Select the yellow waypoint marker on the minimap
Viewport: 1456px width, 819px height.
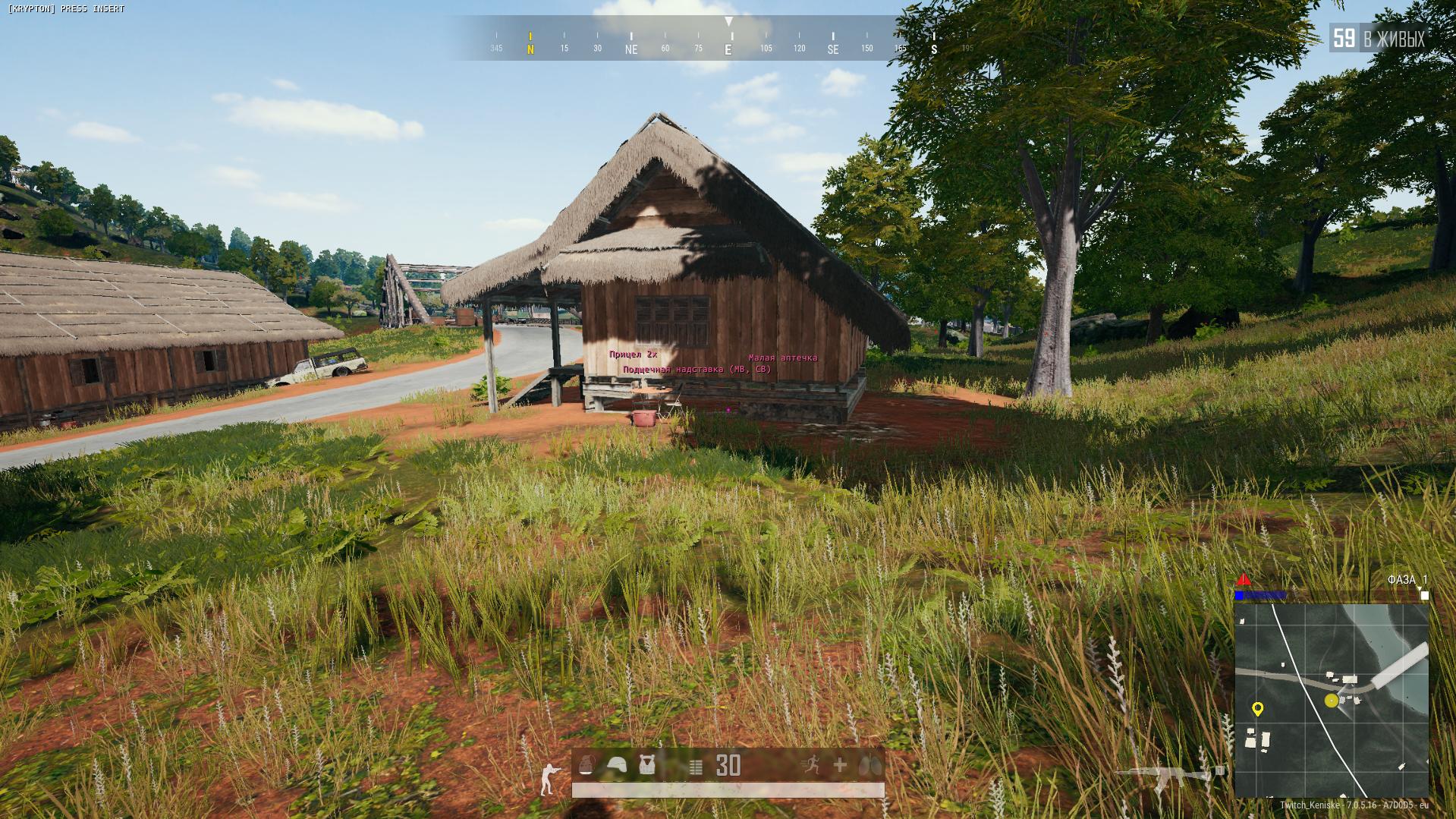click(1257, 709)
